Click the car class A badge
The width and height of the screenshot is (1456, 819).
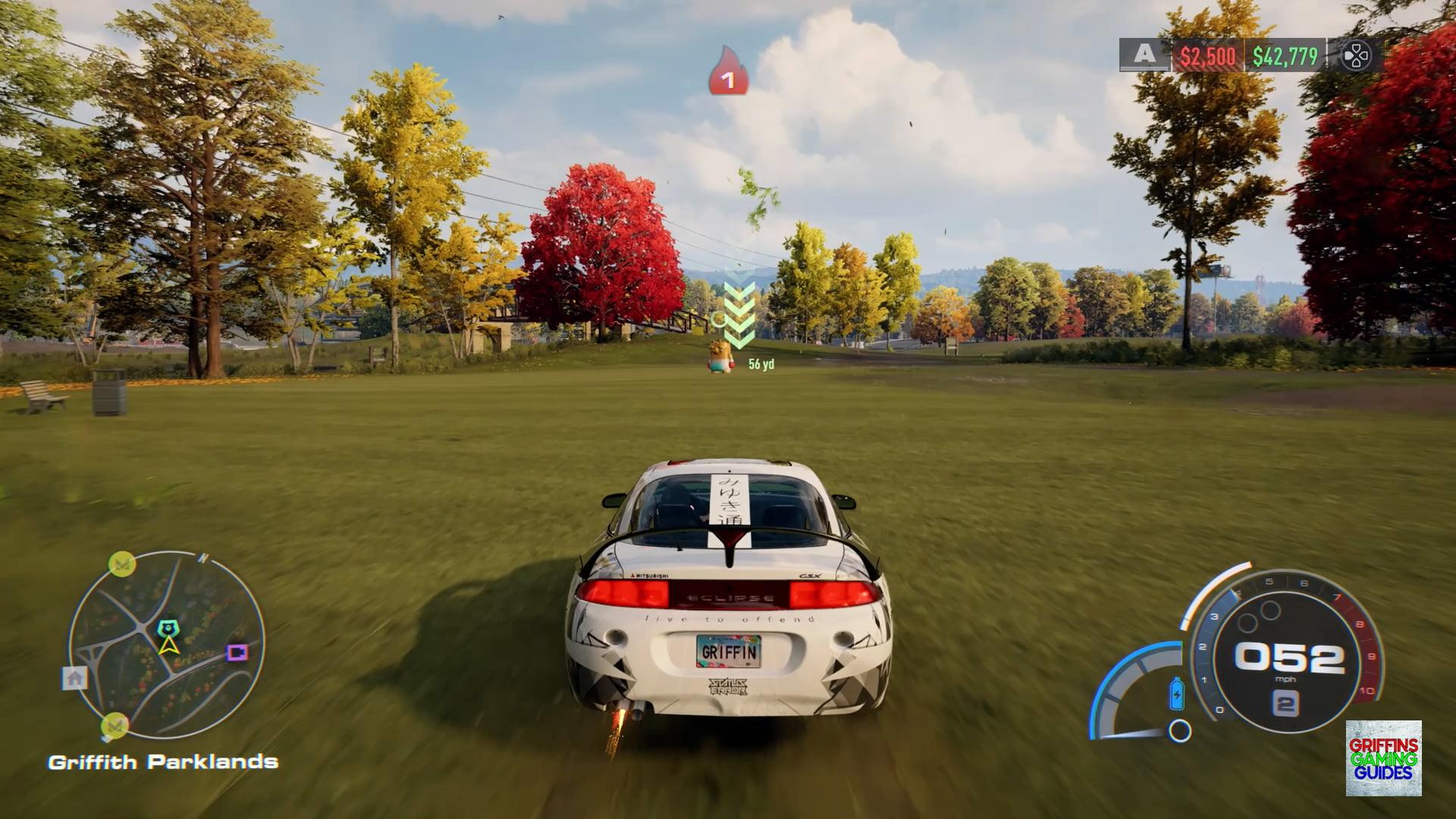(x=1144, y=55)
